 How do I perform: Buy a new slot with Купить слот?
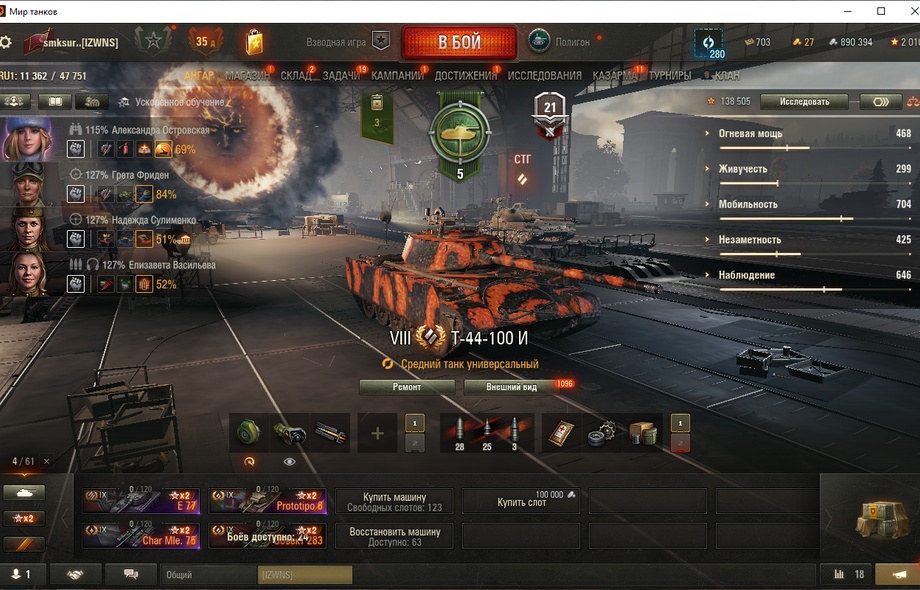coord(523,501)
